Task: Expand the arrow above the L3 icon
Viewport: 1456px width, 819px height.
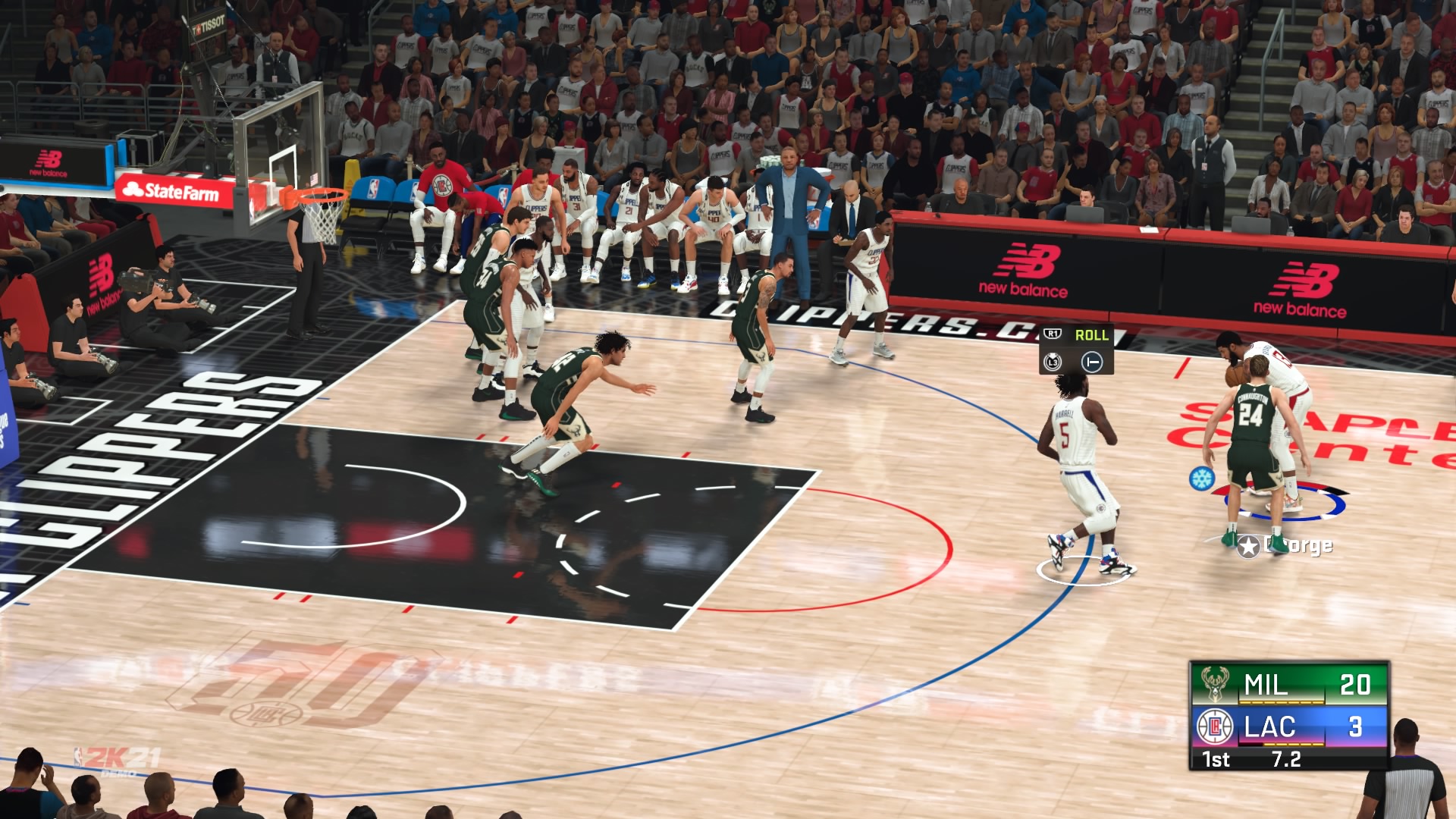Action: [1052, 355]
